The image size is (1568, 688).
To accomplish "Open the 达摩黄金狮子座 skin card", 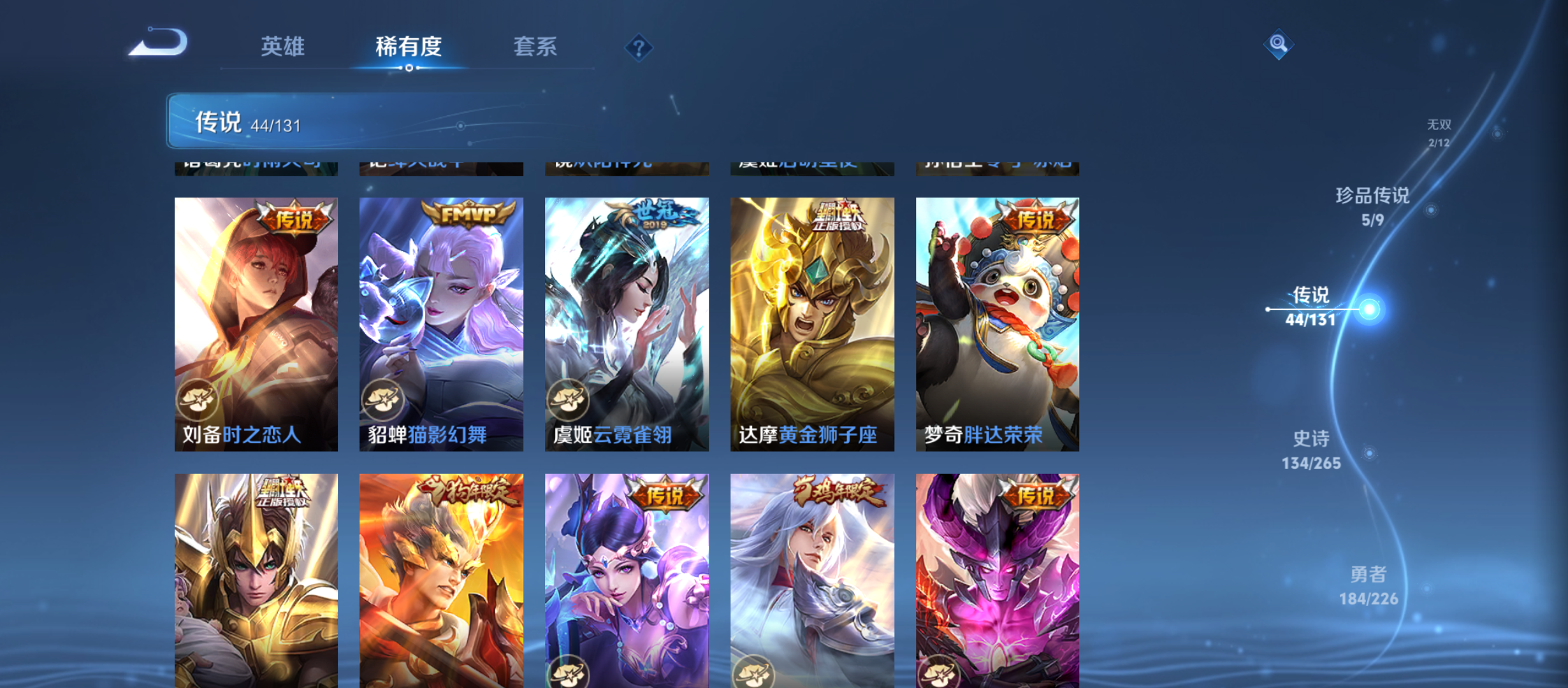I will (x=811, y=322).
